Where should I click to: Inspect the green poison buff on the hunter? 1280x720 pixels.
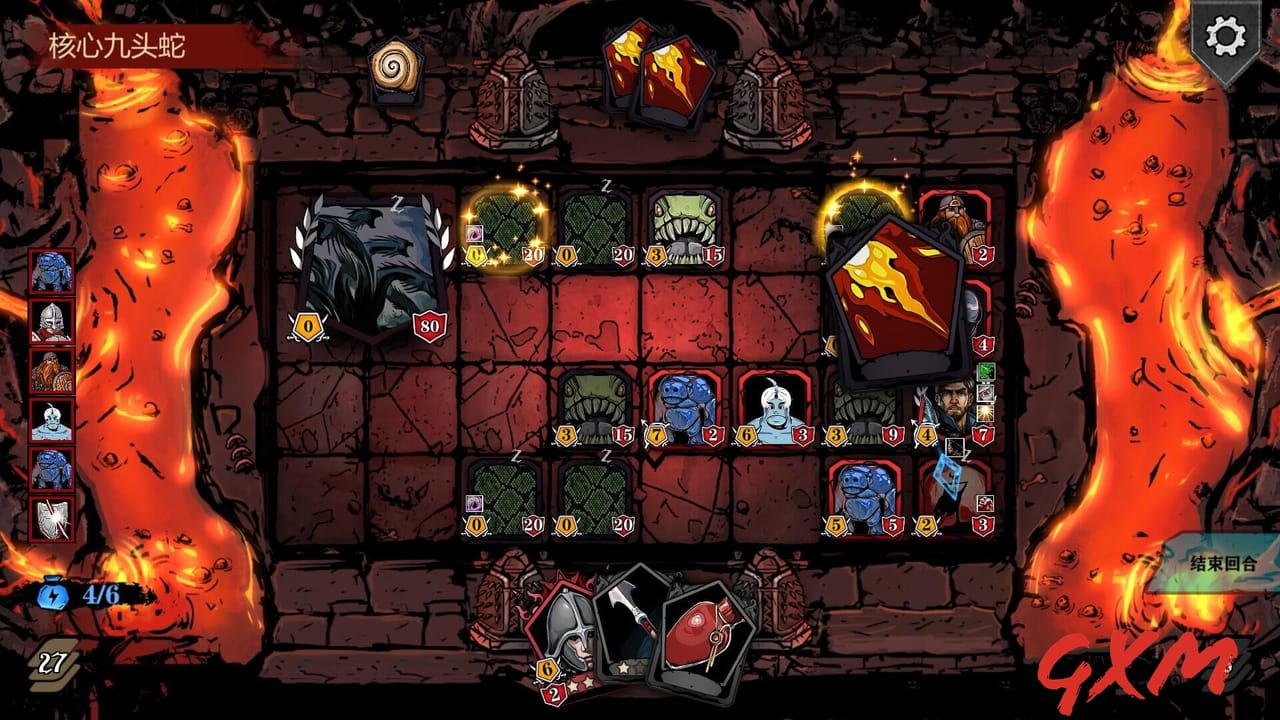985,372
